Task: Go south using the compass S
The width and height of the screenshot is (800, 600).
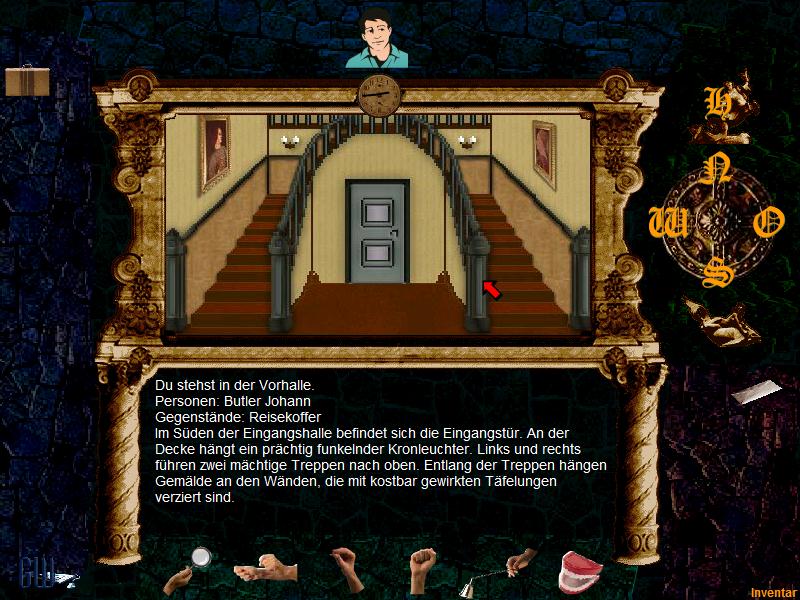Action: 713,274
